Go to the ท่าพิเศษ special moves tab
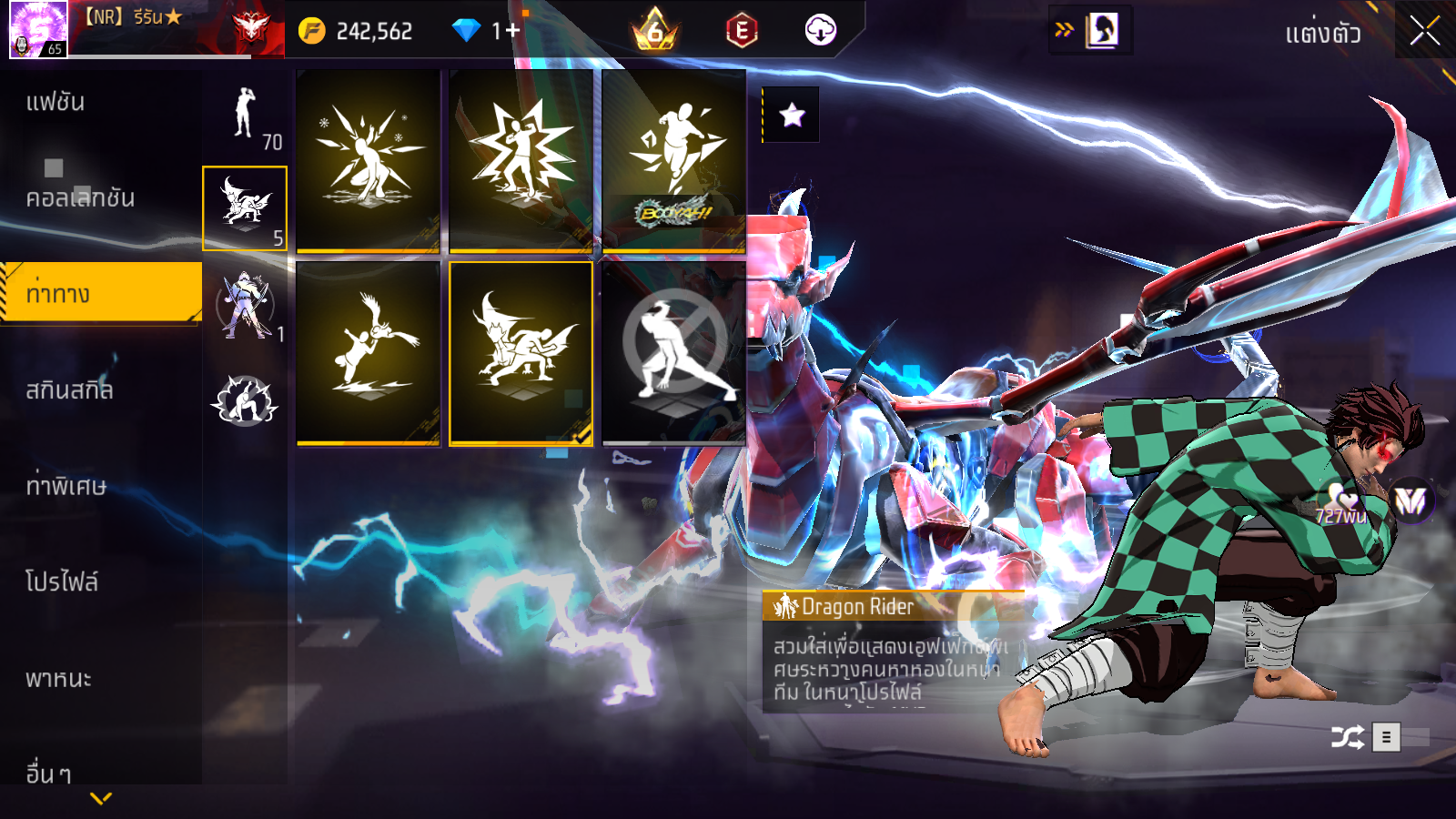The image size is (1456, 819). [x=66, y=486]
